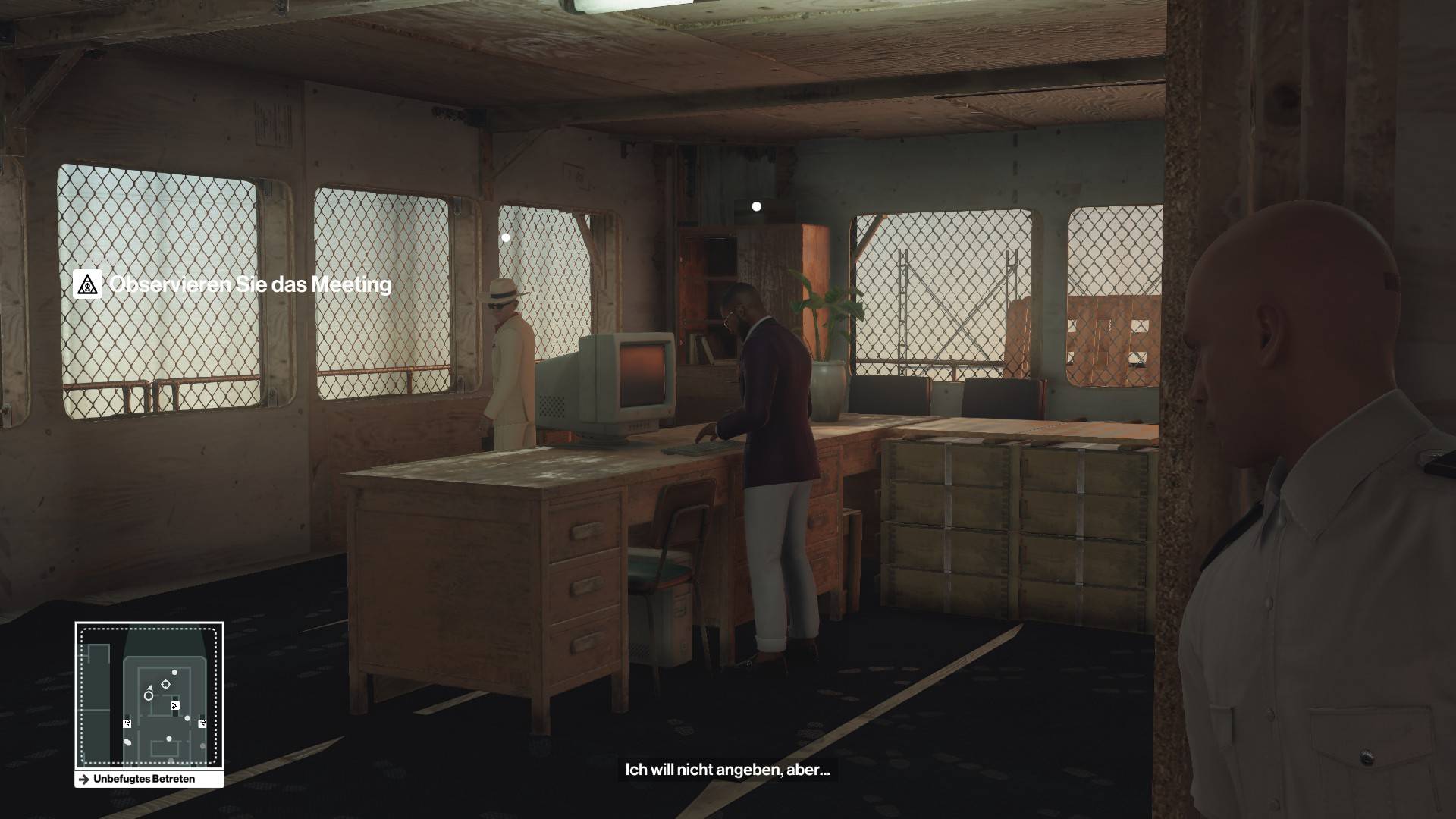Click the Unbefugtes Betreten label
Viewport: 1456px width, 819px height.
point(143,779)
